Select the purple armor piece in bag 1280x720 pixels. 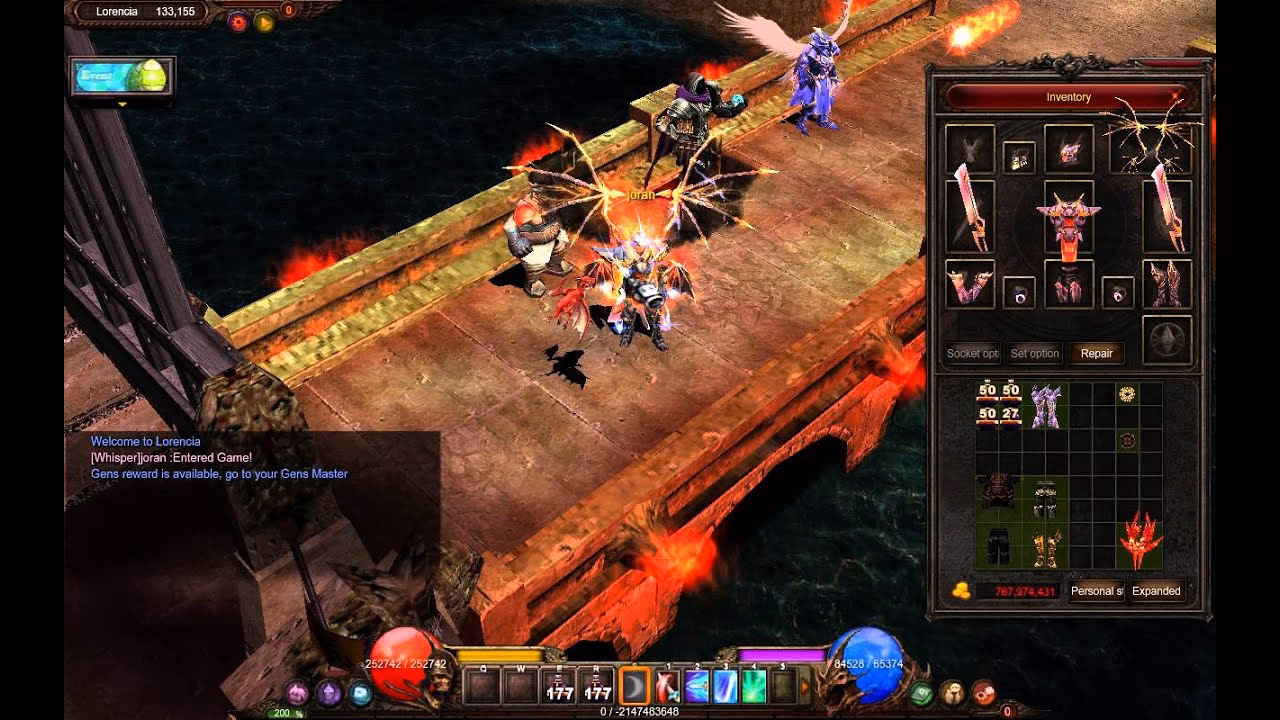1045,405
